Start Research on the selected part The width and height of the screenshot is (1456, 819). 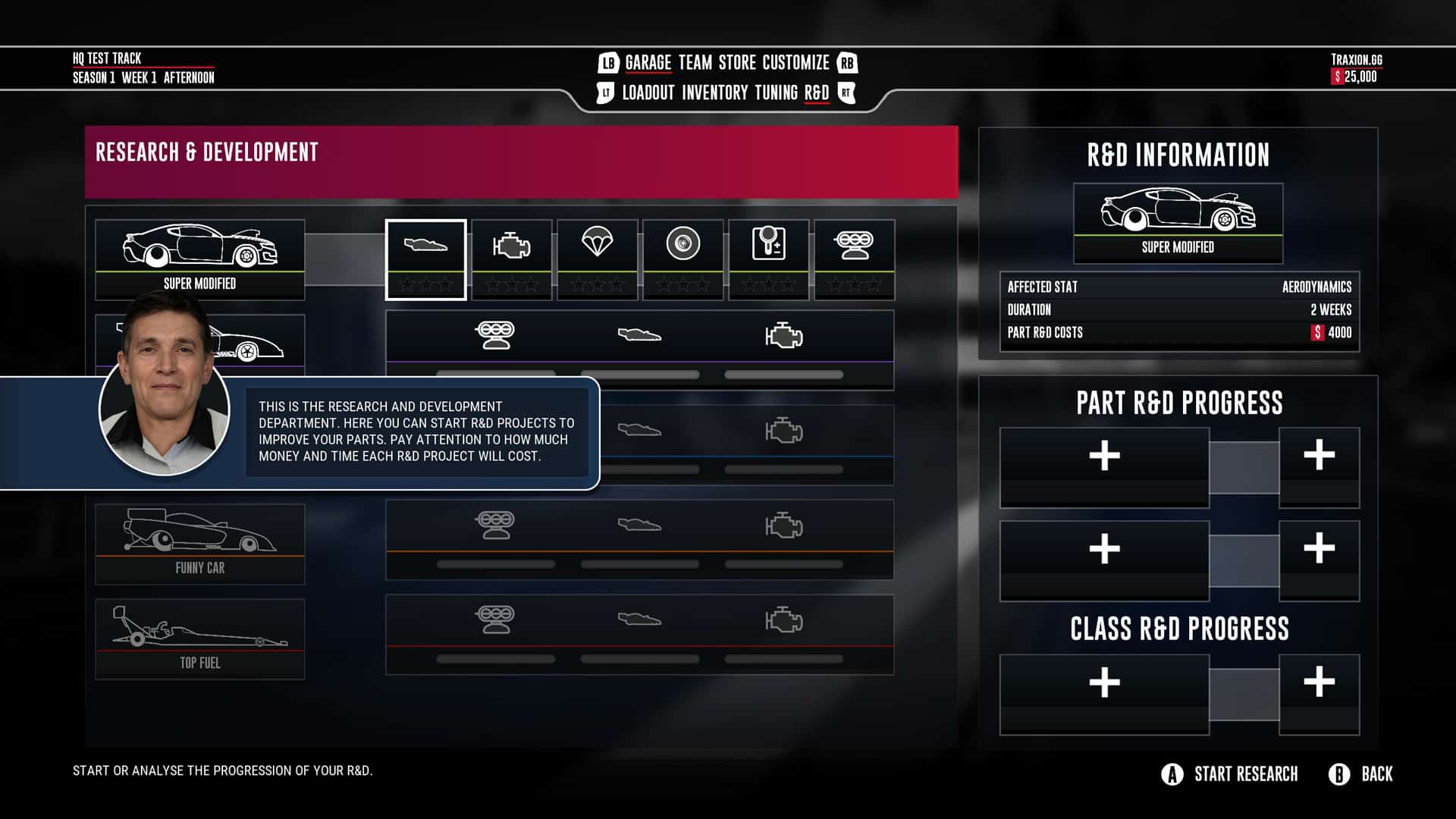[x=1230, y=774]
